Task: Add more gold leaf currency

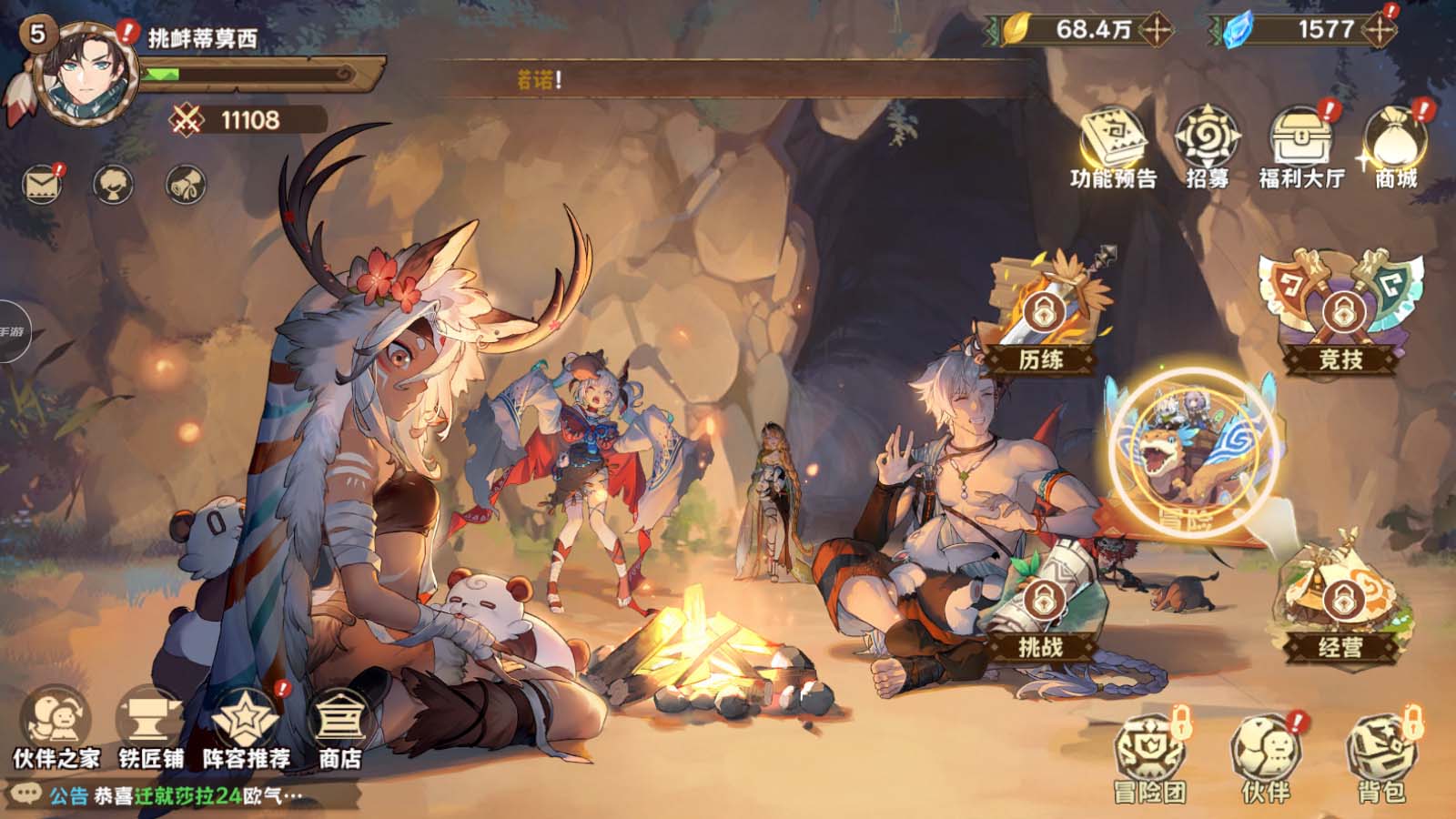Action: (1158, 30)
